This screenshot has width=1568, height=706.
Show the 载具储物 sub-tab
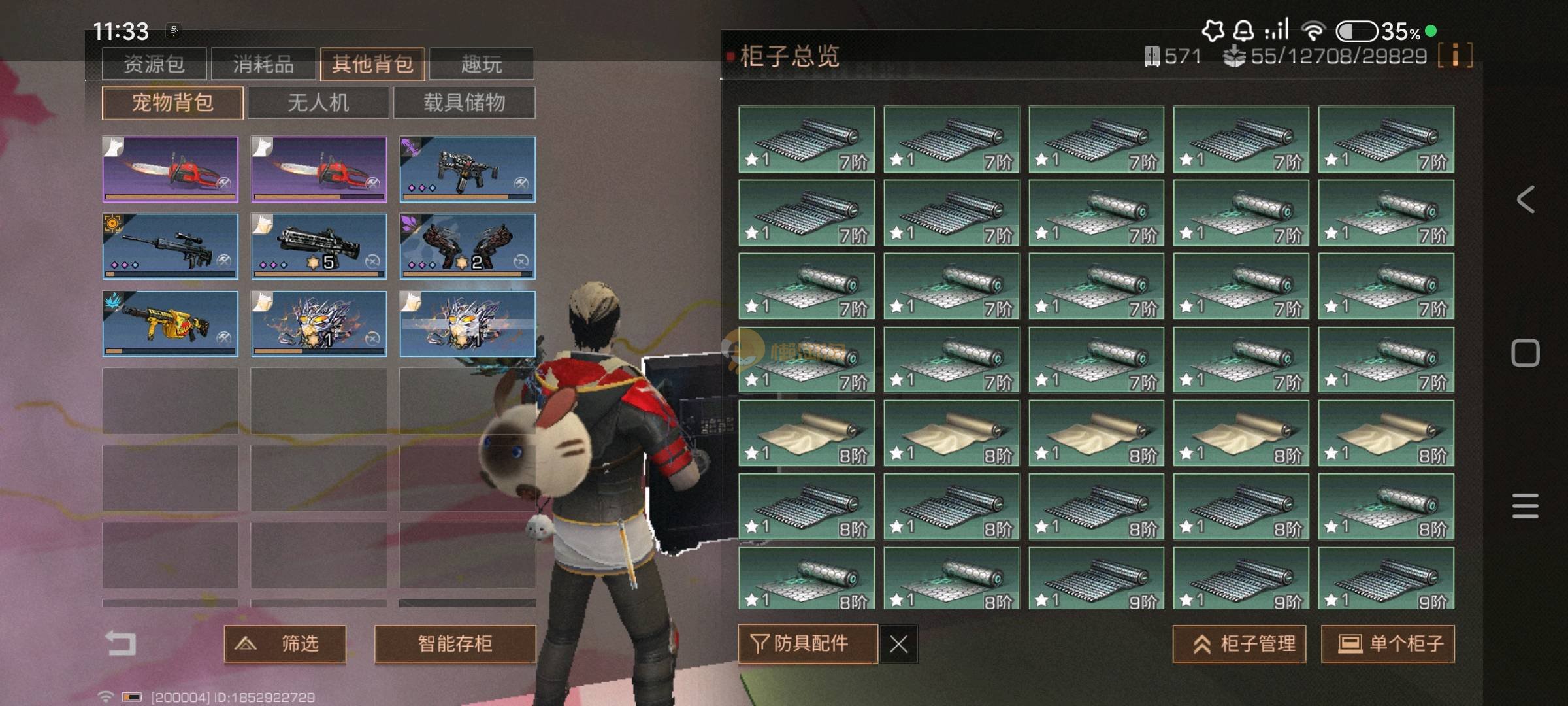(465, 103)
